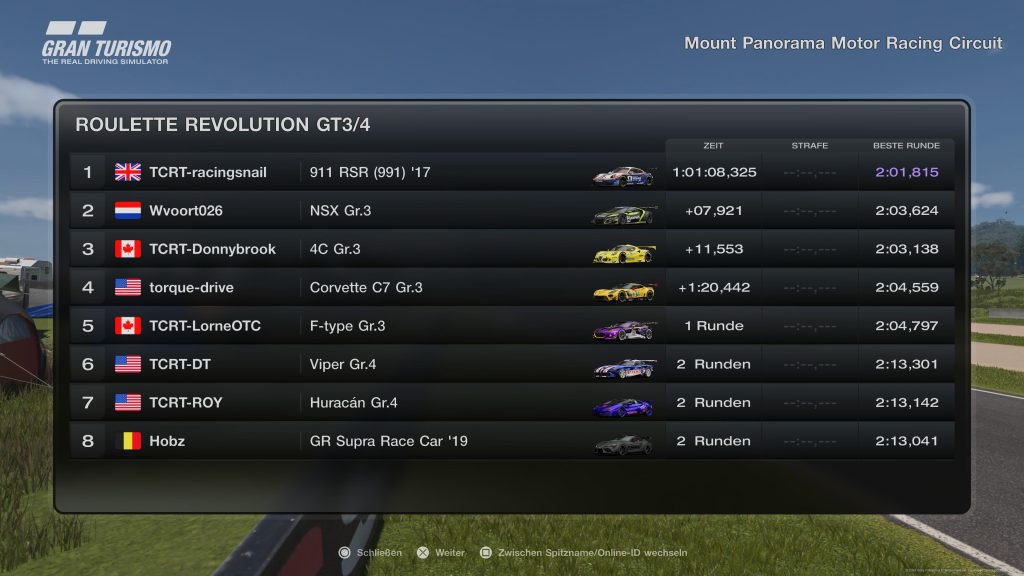
Task: Highlight the torque-drive result row
Action: point(510,288)
